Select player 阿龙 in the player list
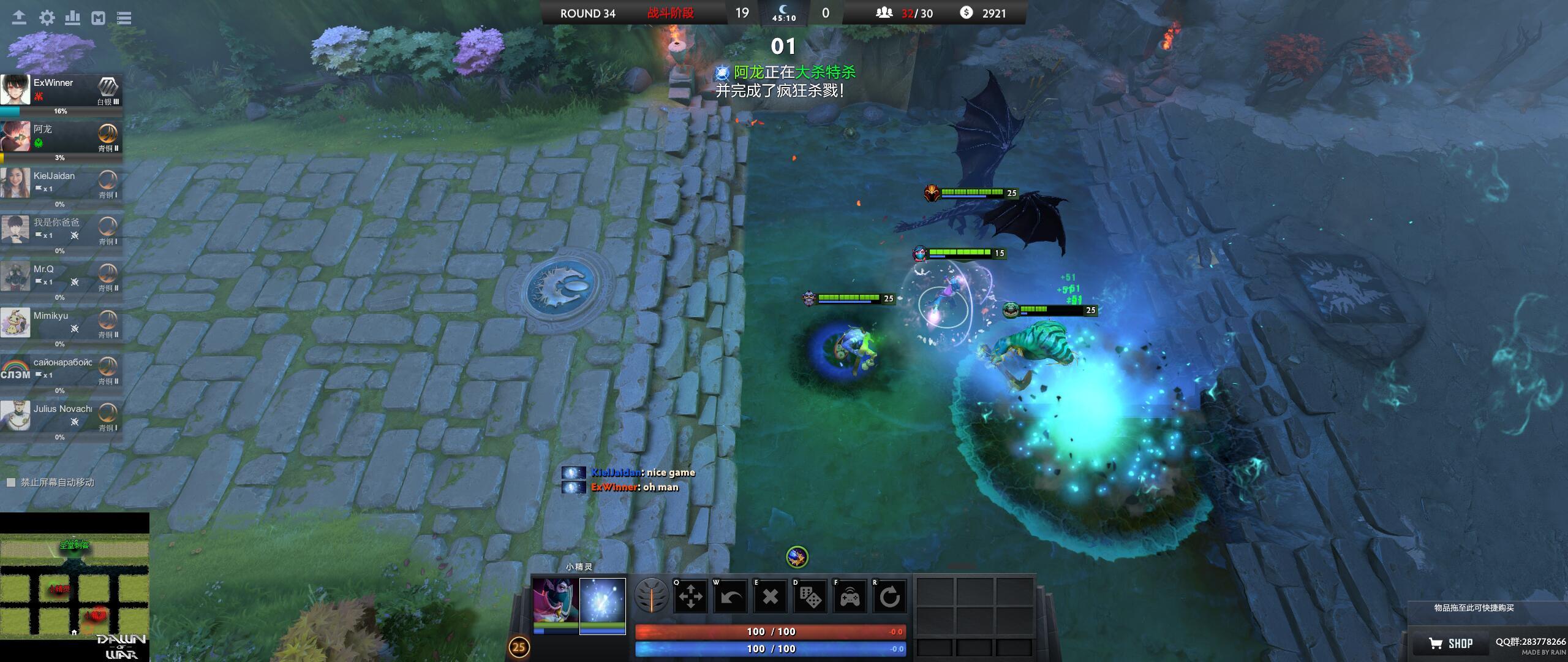Viewport: 1568px width, 662px height. pos(61,137)
